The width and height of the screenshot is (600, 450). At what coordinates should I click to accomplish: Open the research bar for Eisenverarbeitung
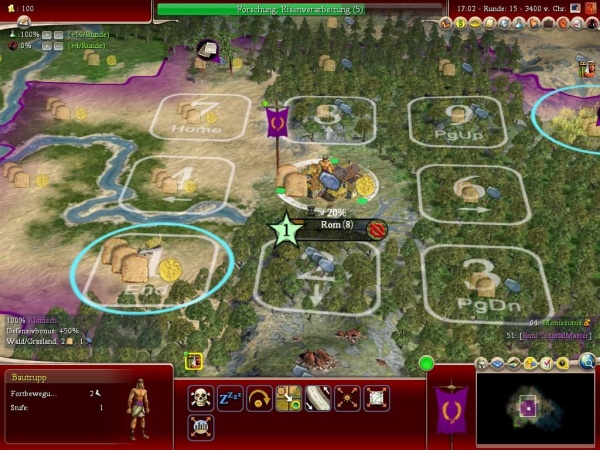click(x=300, y=9)
